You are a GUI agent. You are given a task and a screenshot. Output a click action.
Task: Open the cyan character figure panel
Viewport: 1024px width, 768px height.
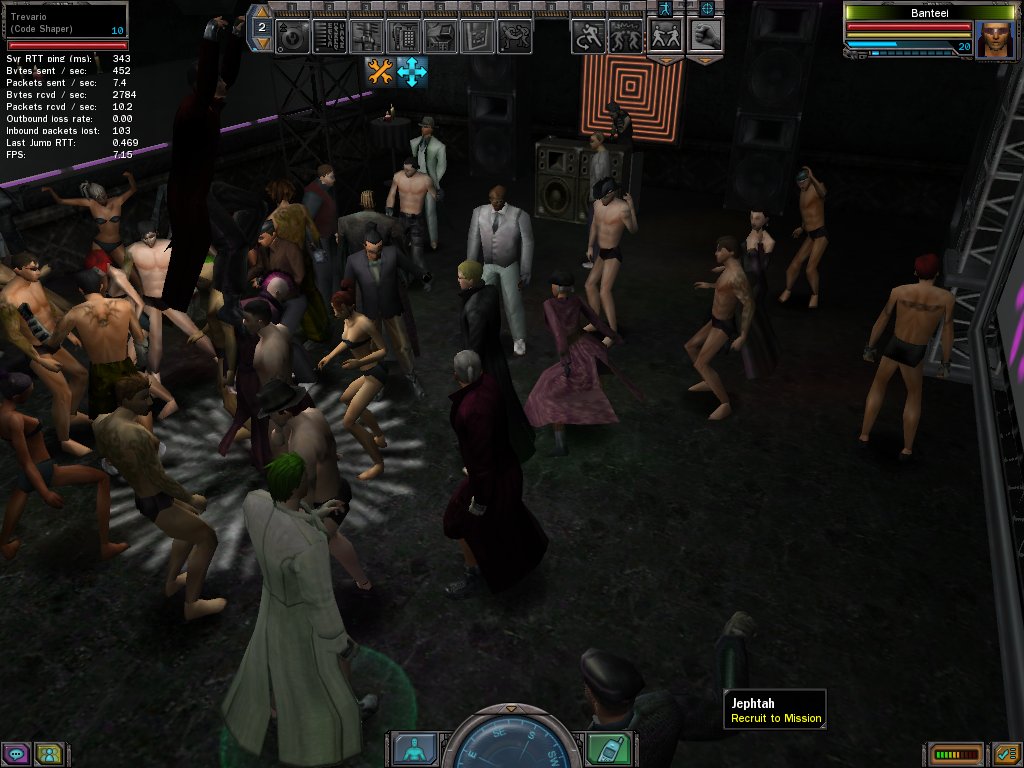pyautogui.click(x=412, y=749)
